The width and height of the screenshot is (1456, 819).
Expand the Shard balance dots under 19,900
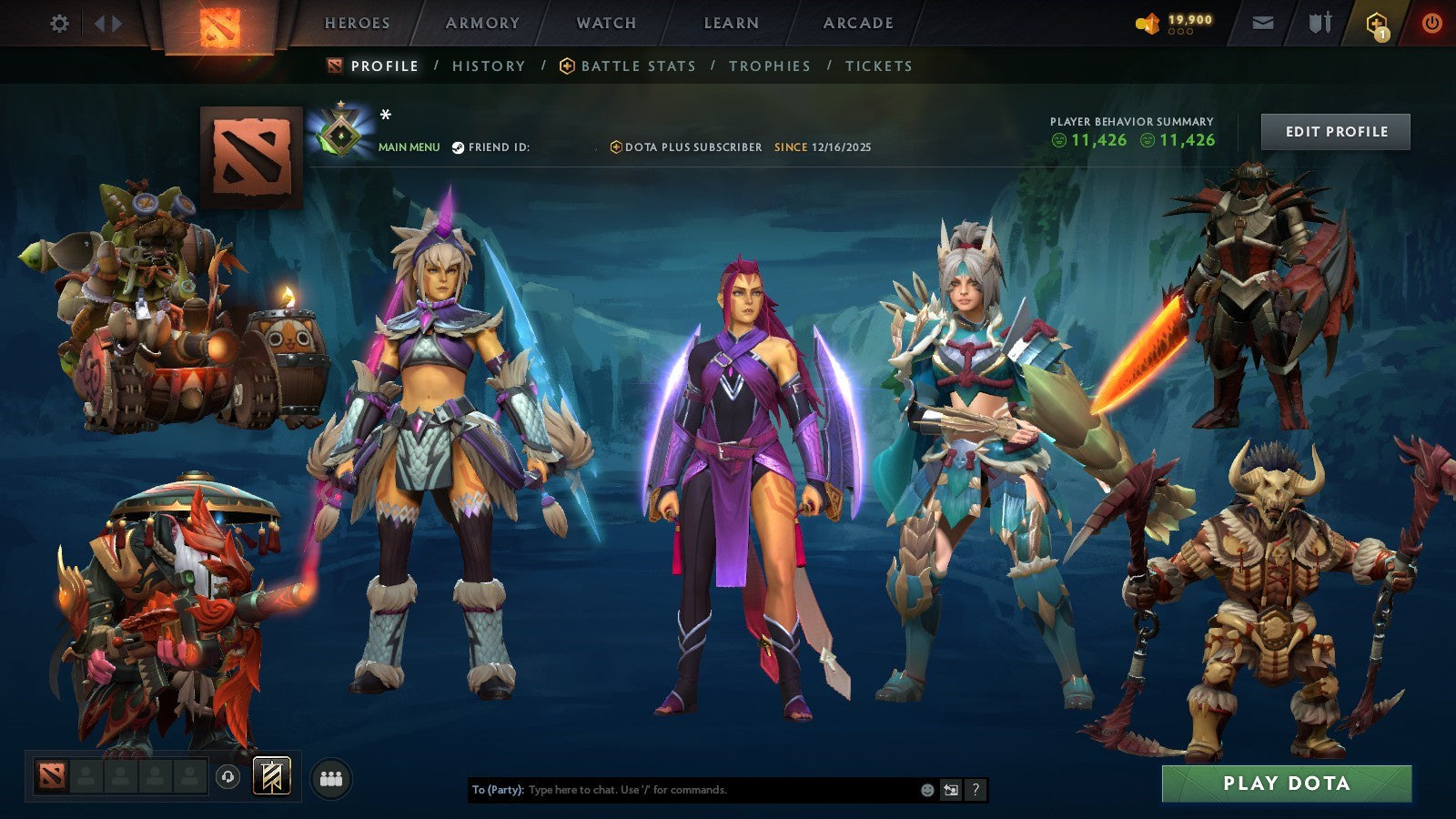coord(1182,33)
